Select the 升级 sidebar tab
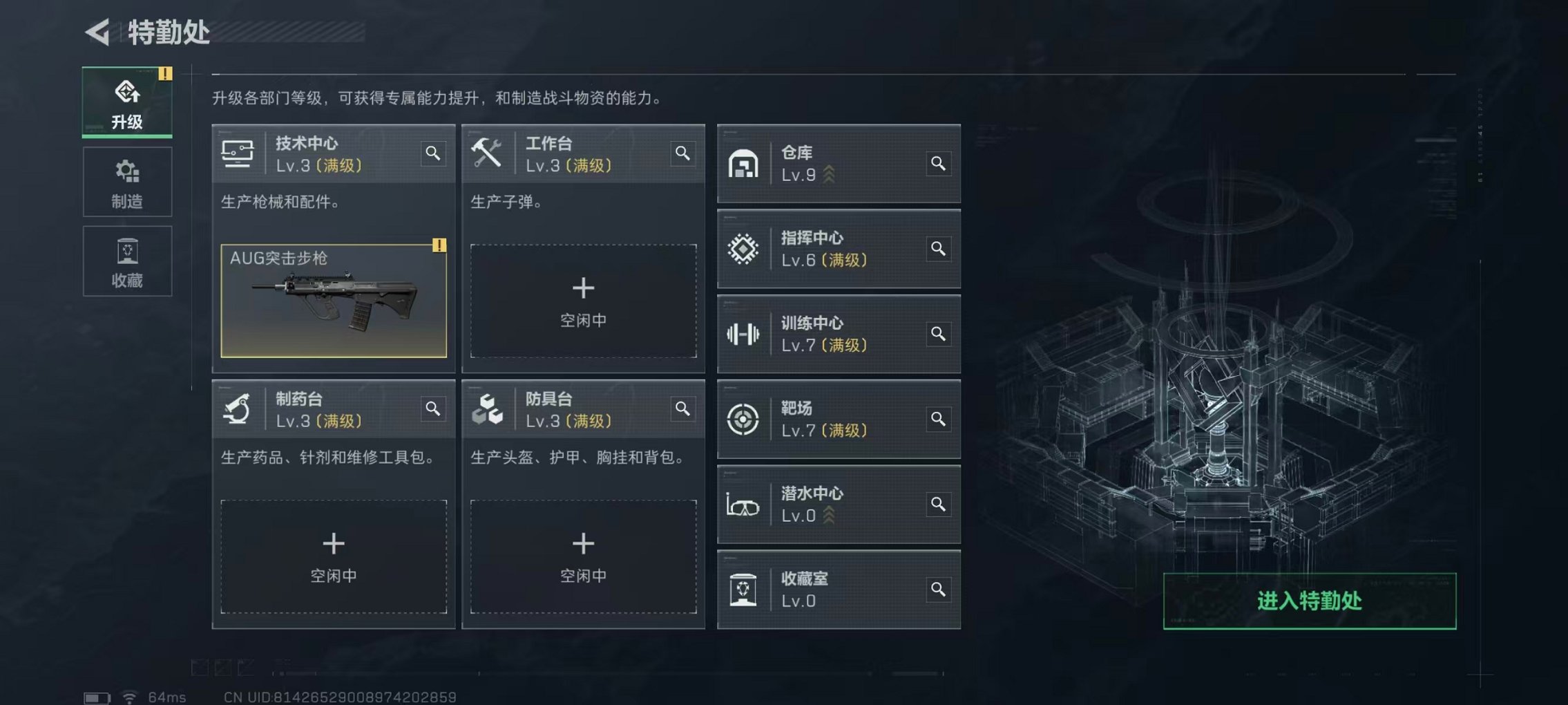 (126, 101)
